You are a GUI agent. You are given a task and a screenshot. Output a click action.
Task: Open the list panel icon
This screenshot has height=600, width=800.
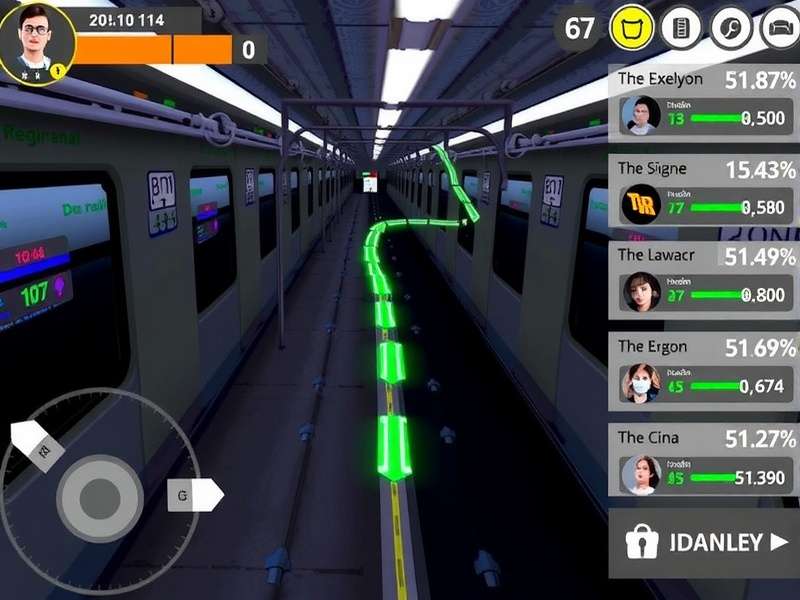coord(682,28)
